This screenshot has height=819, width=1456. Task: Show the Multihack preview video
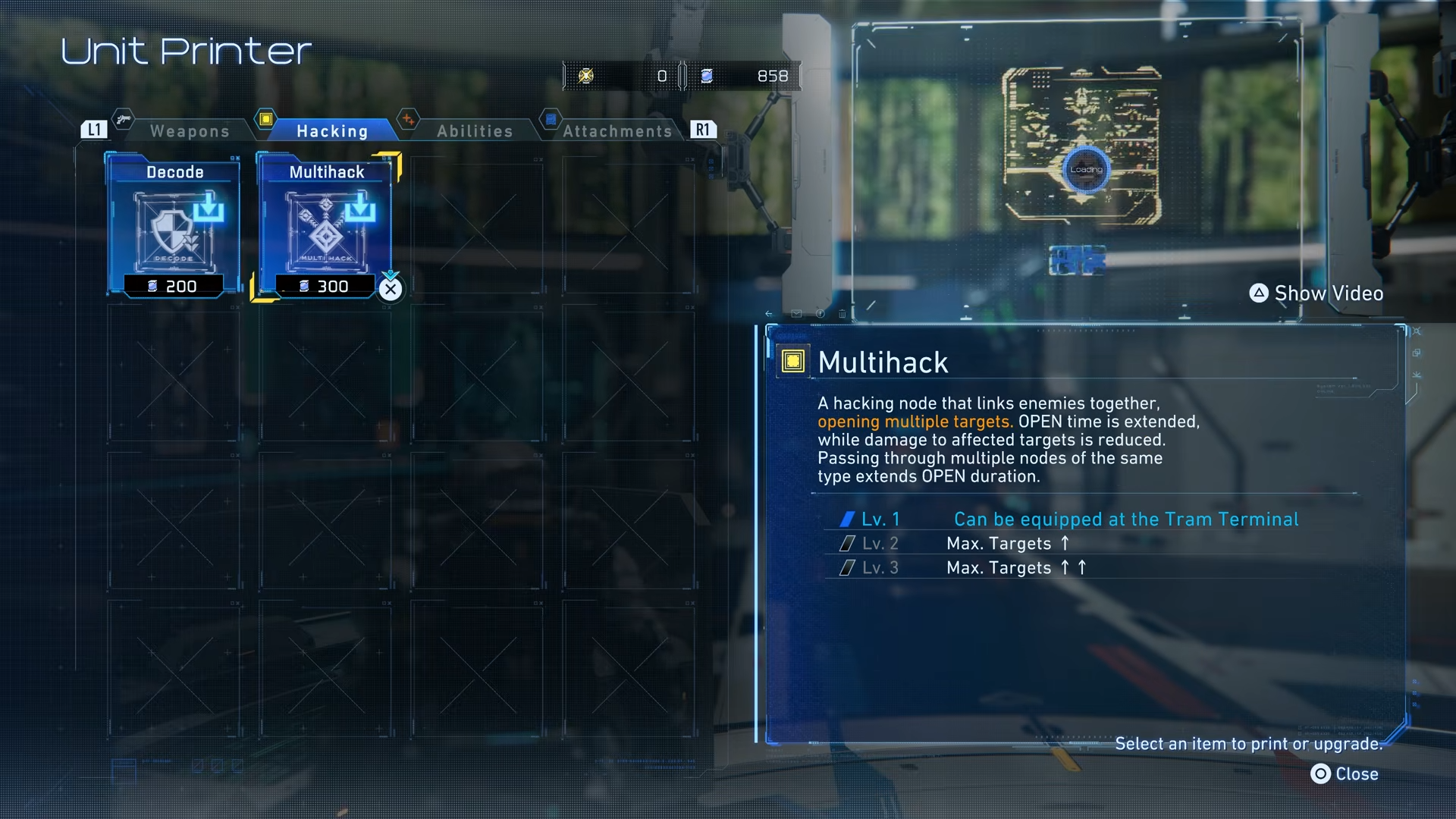(x=1316, y=293)
